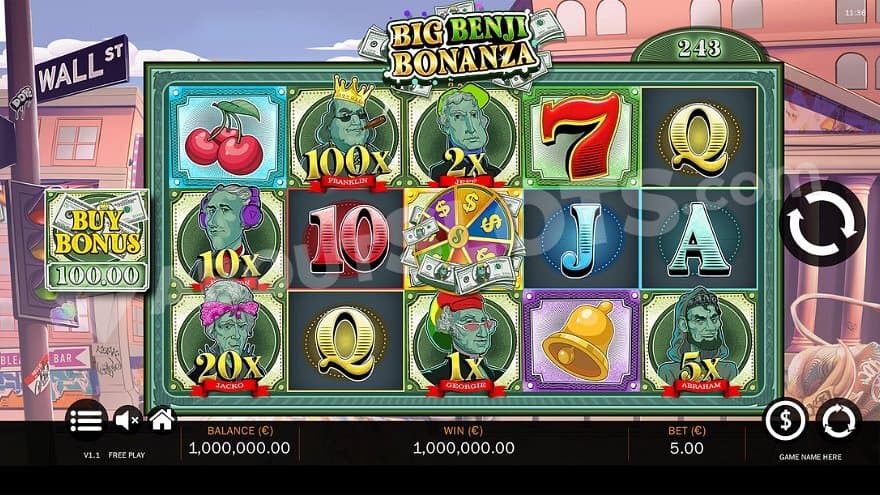Image resolution: width=880 pixels, height=495 pixels.
Task: Open the hamburger menu
Action: pyautogui.click(x=87, y=421)
